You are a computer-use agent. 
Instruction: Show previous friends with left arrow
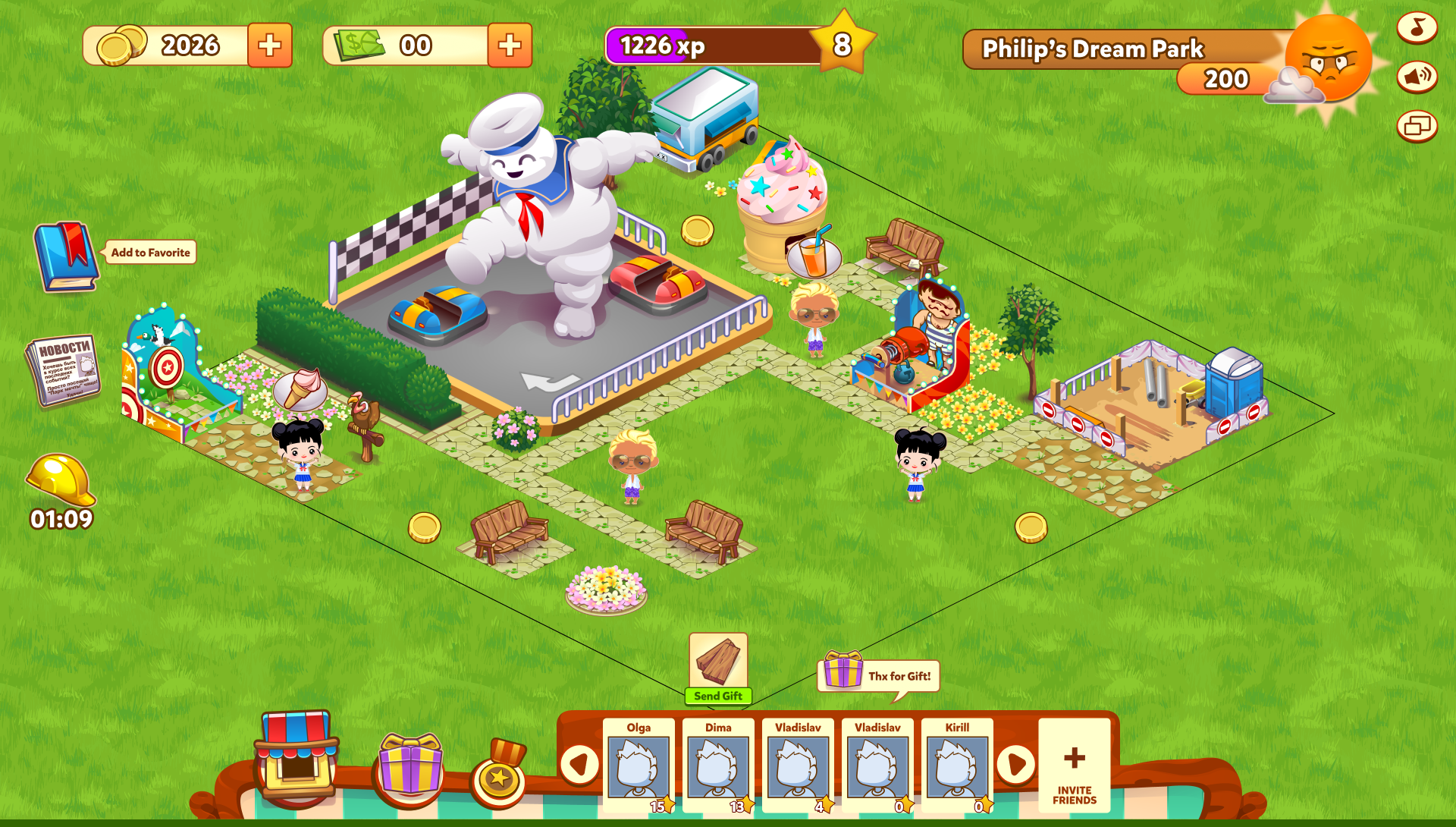579,764
